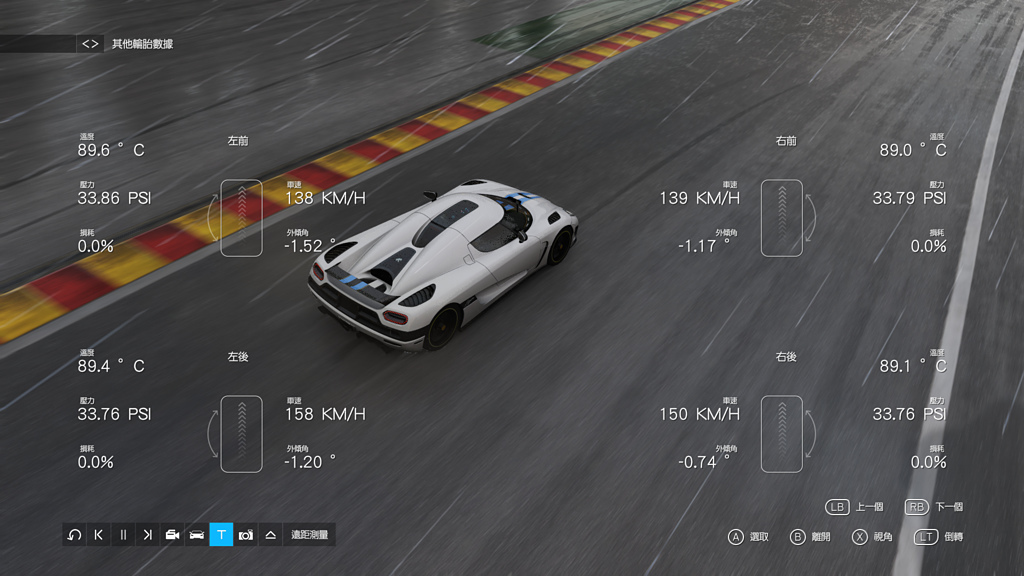
Task: Restart the replay with the circular arrow
Action: (x=74, y=535)
